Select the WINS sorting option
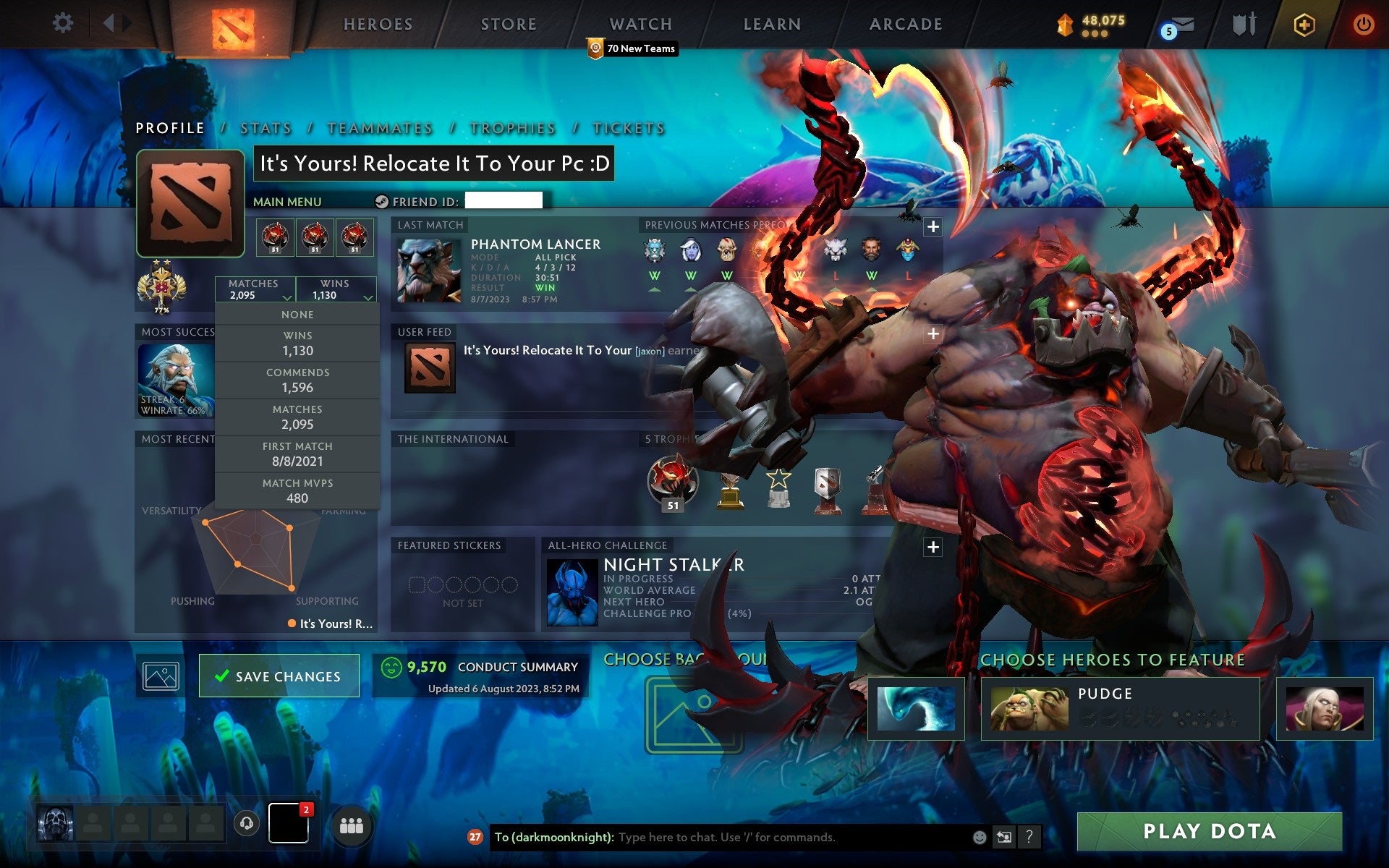The width and height of the screenshot is (1389, 868). point(298,343)
